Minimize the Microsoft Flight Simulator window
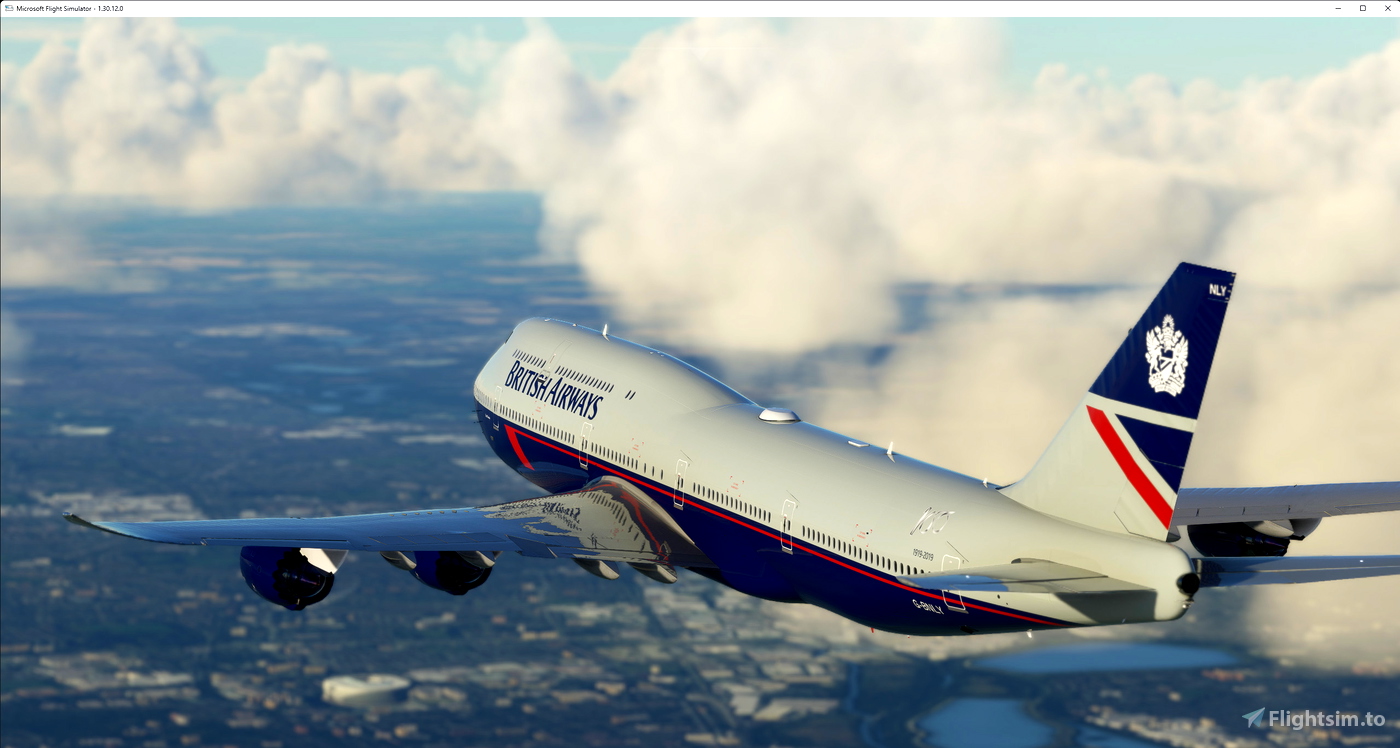Image resolution: width=1400 pixels, height=748 pixels. [x=1338, y=8]
